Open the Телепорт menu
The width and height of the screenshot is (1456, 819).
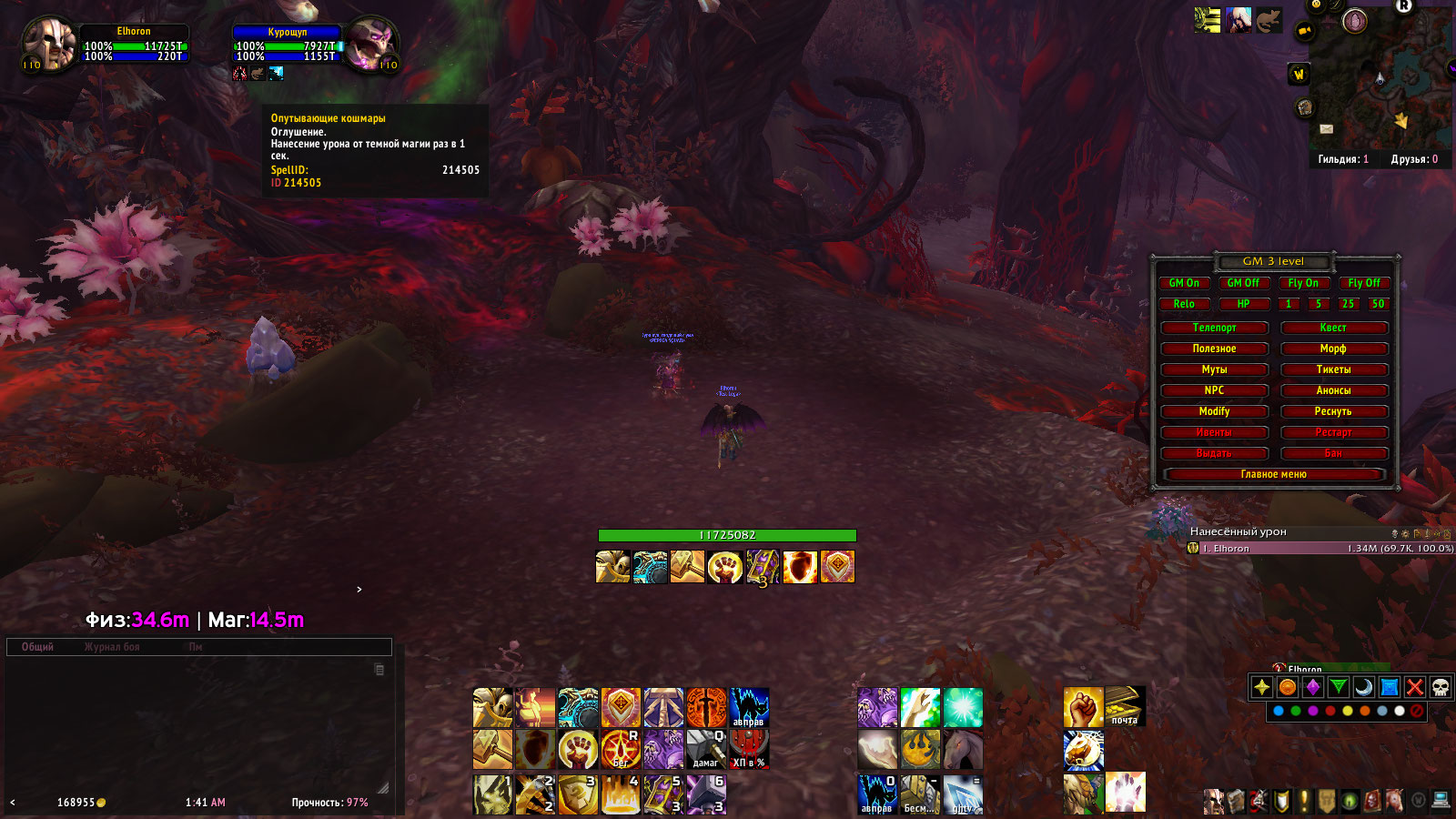(x=1214, y=328)
